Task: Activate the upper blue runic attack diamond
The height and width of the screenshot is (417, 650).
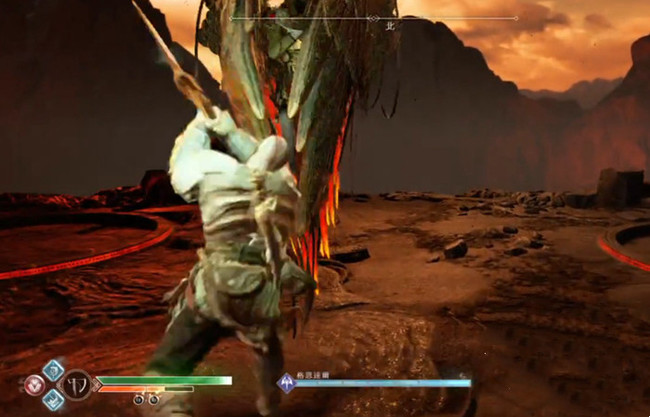Action: click(x=53, y=369)
